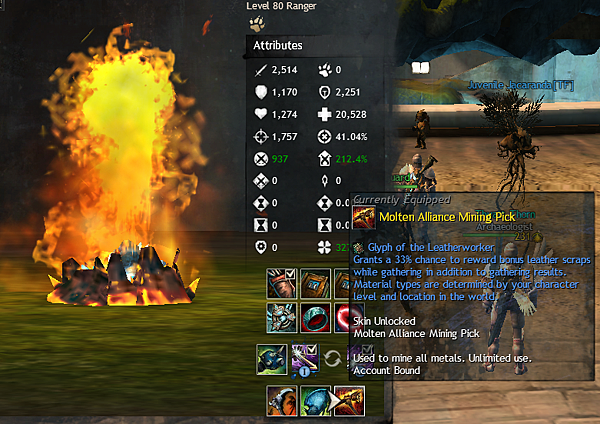Click the wooden crate accessory slot
Image resolution: width=600 pixels, height=424 pixels.
pyautogui.click(x=314, y=284)
